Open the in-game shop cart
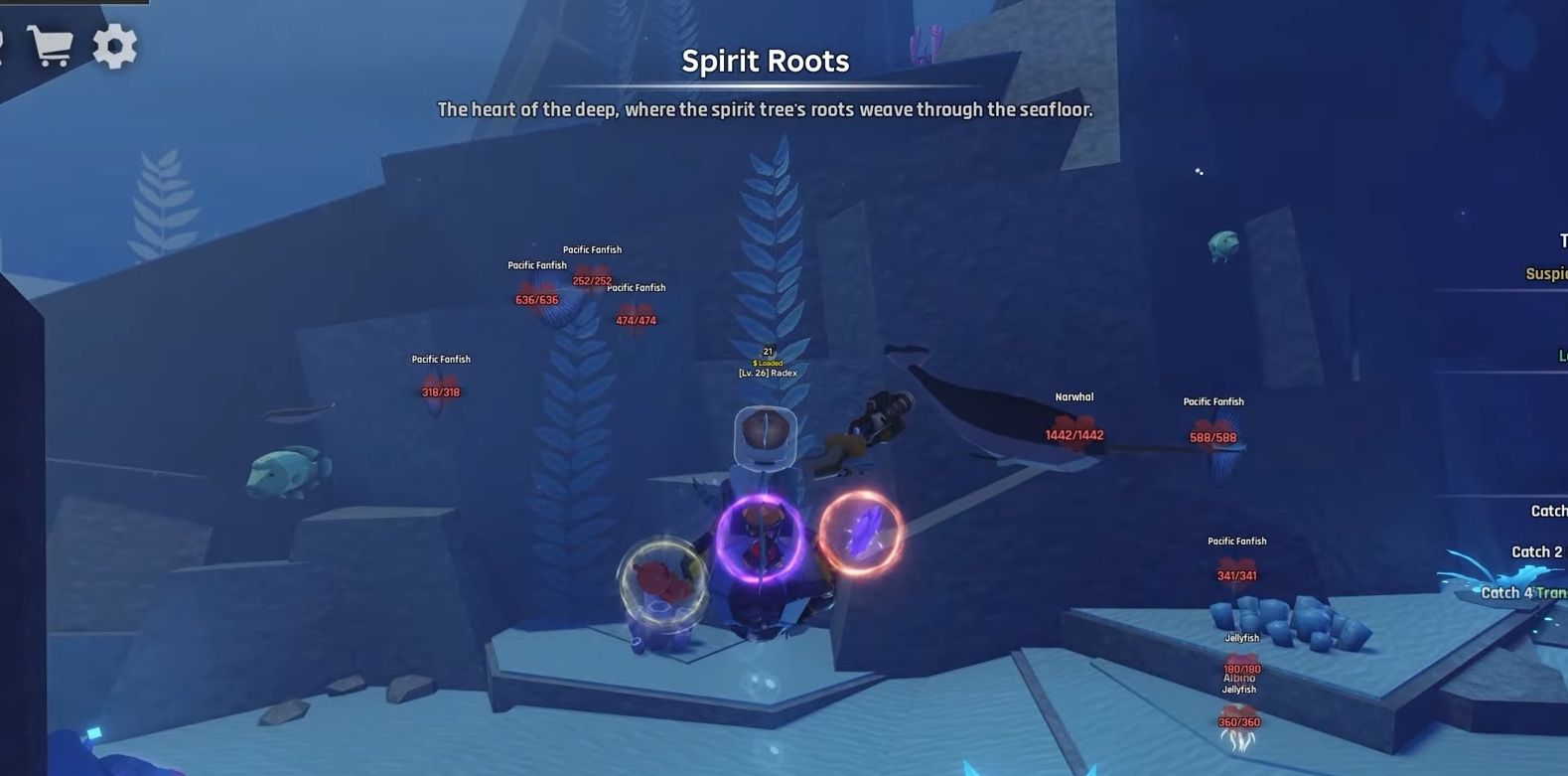Screen dimensions: 1568x776 (52, 45)
